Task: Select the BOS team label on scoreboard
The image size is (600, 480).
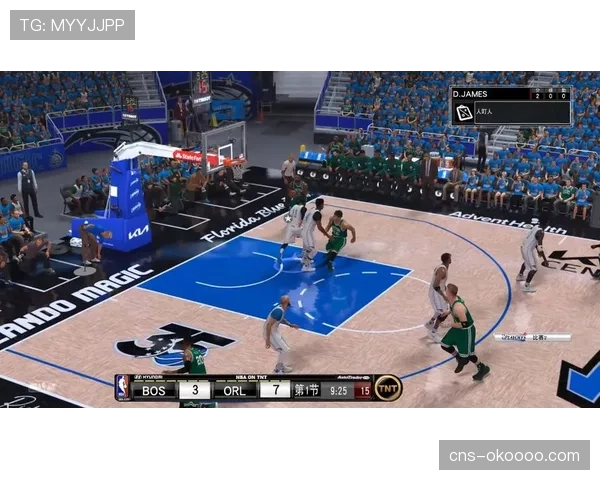Action: point(153,390)
